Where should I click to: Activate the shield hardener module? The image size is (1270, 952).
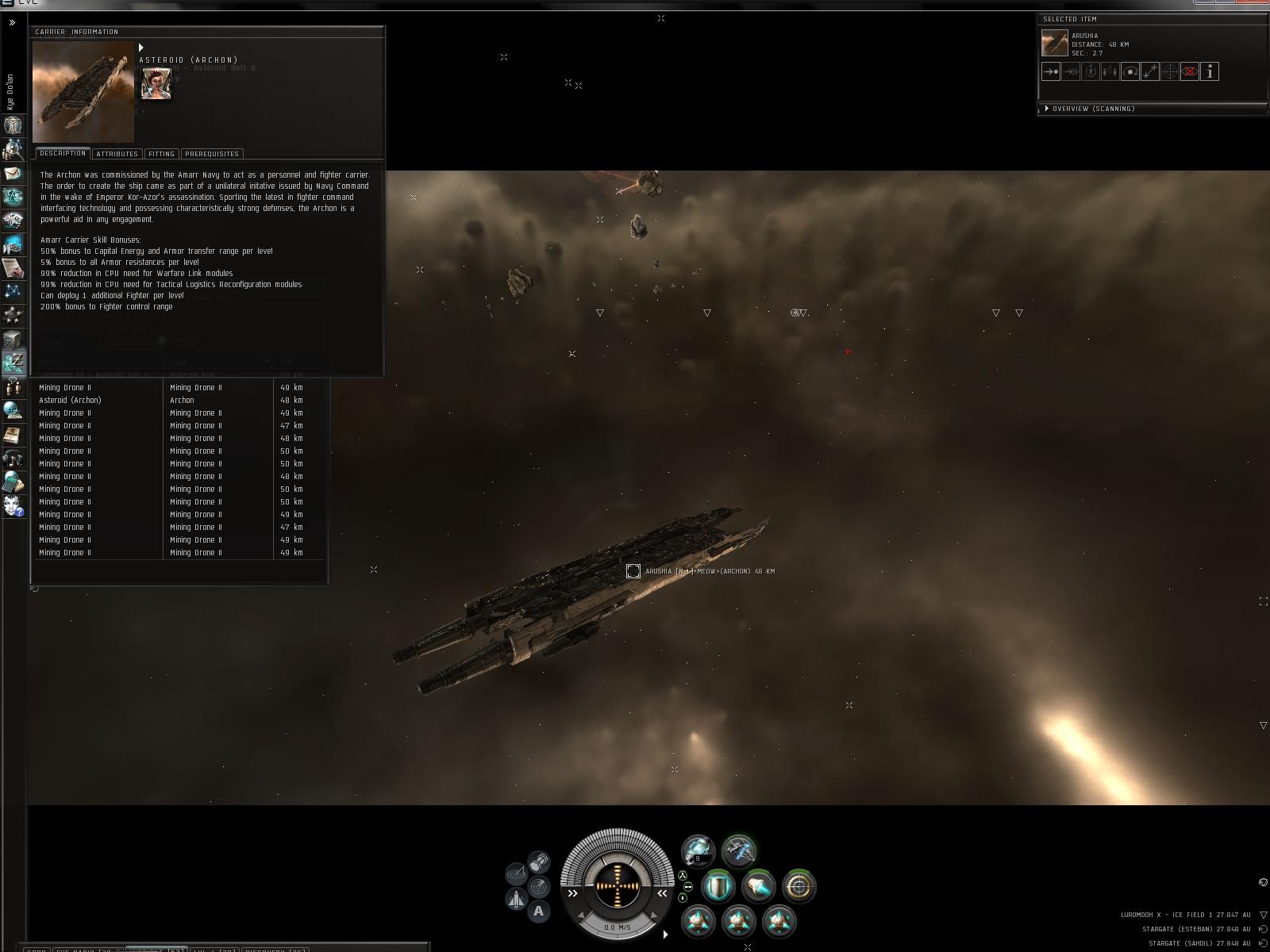(718, 886)
